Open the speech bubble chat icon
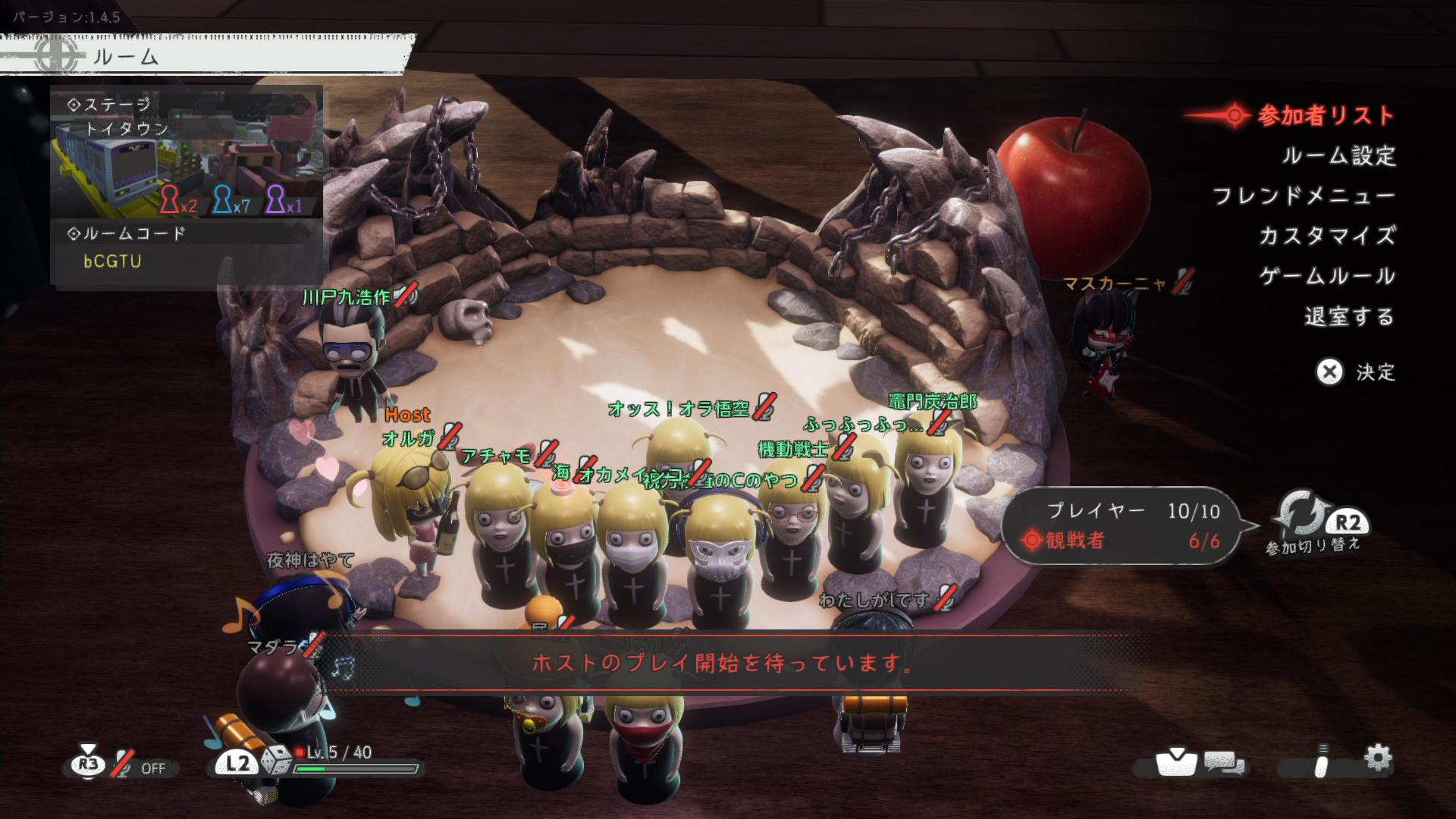Viewport: 1456px width, 819px height. [1224, 763]
